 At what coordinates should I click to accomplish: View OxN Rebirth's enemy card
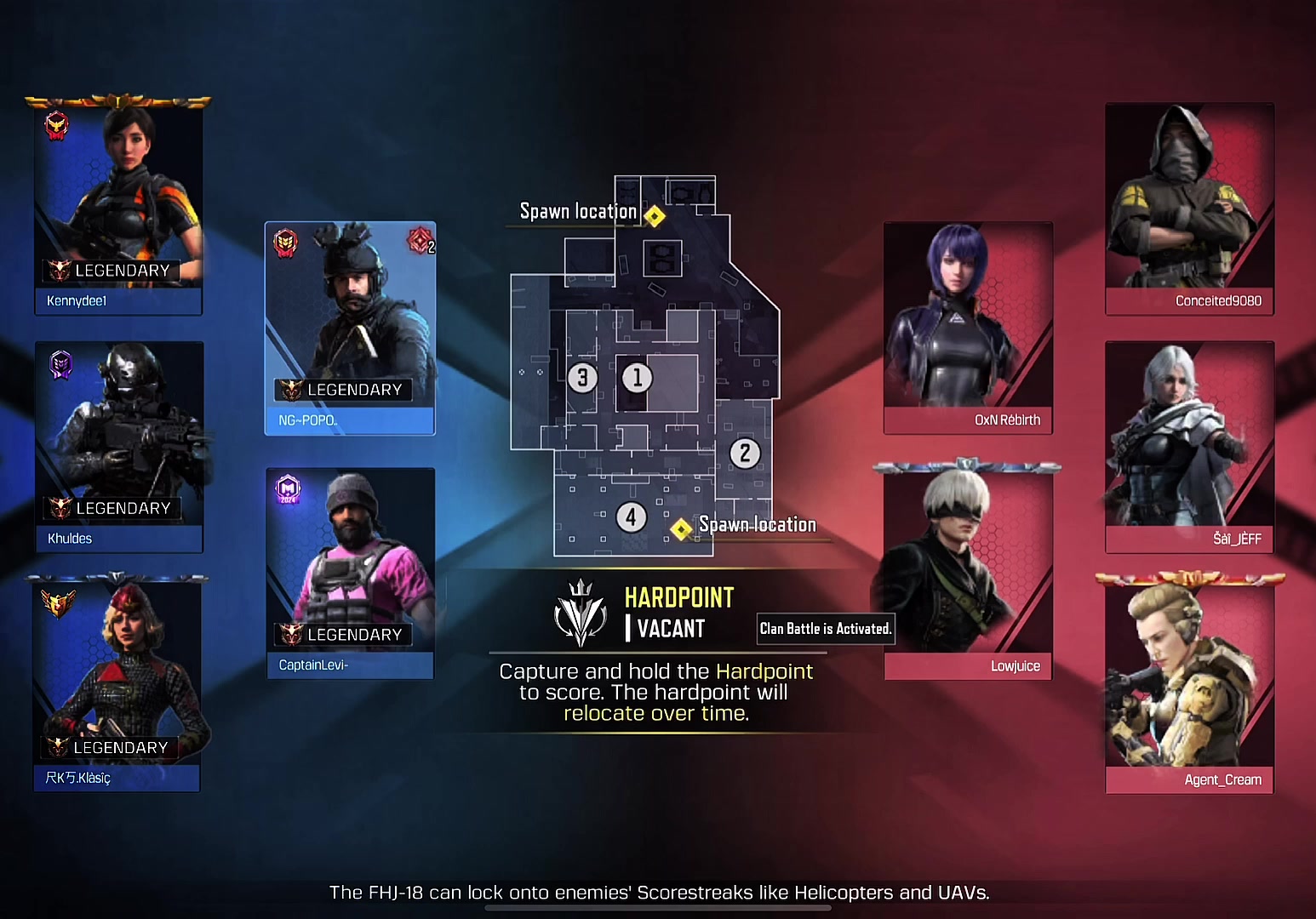[x=968, y=328]
